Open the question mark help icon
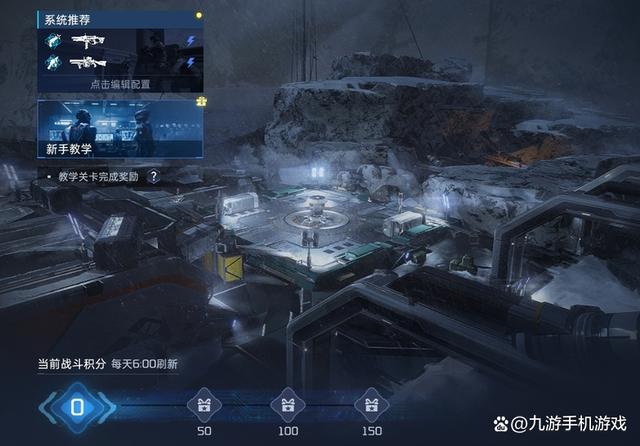Viewport: 640px width, 446px height. pyautogui.click(x=153, y=176)
